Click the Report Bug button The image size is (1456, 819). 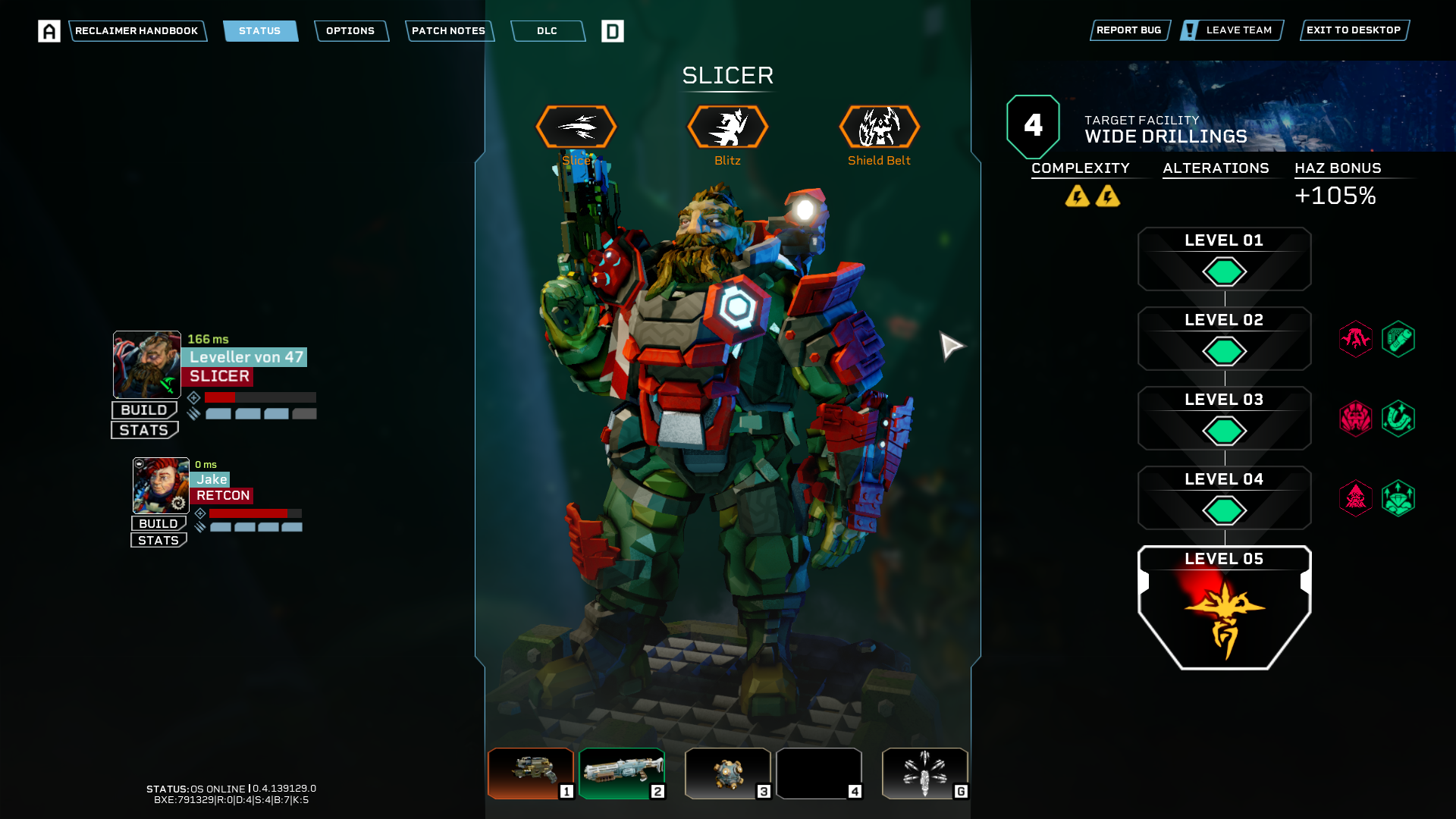[x=1128, y=30]
